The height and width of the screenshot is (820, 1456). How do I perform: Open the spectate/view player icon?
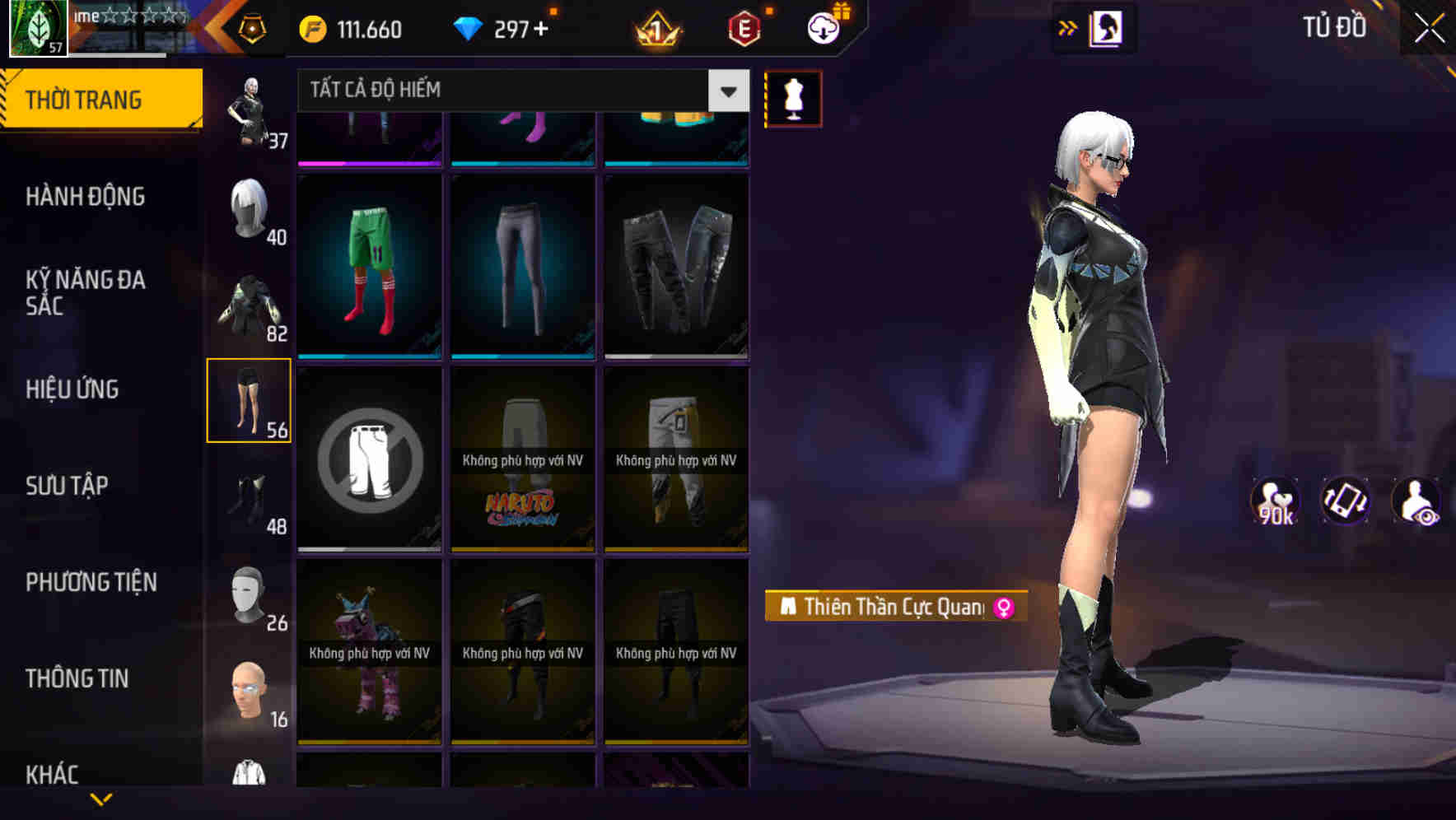click(x=1416, y=498)
